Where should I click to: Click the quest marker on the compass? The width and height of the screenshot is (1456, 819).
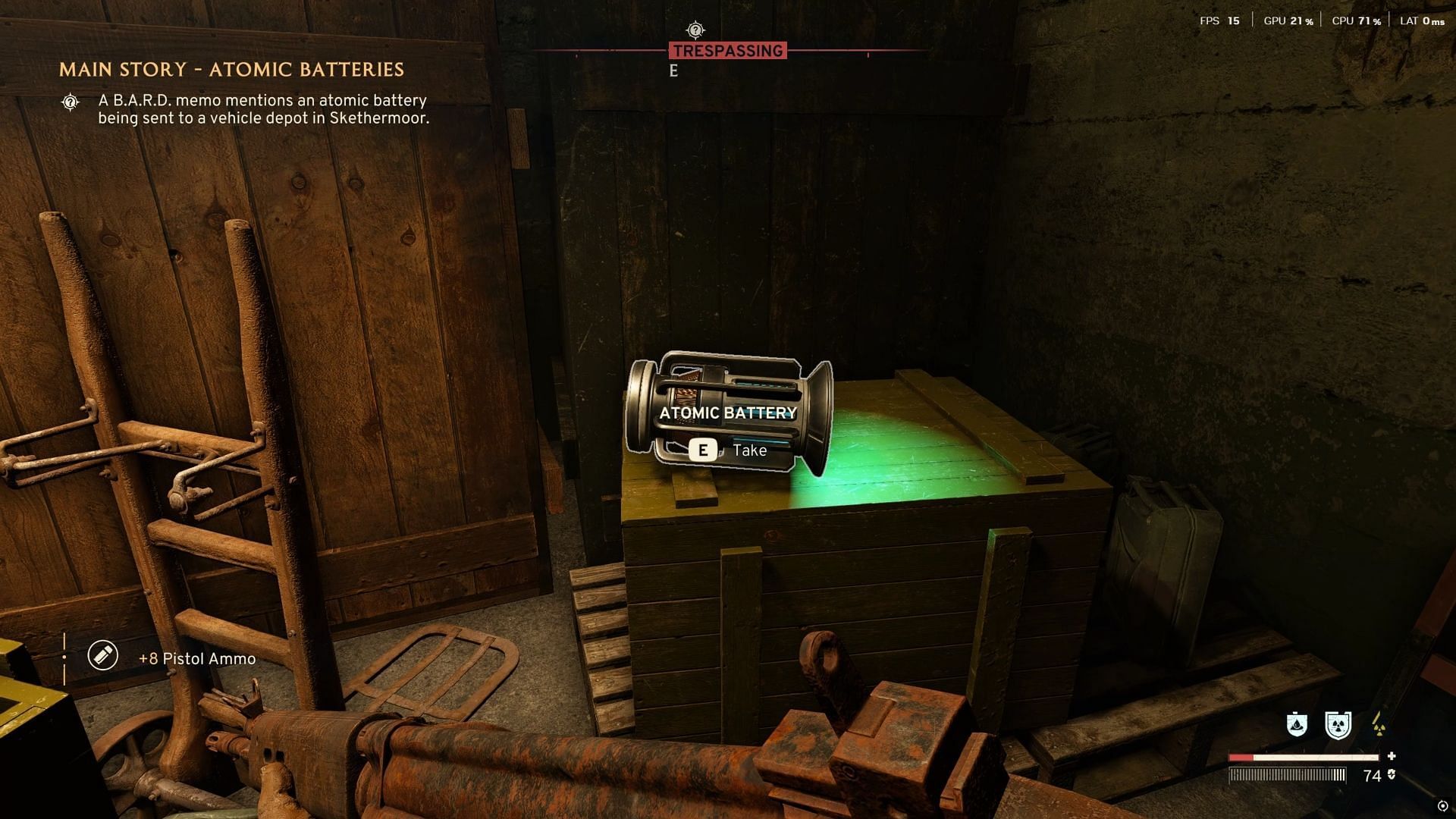695,30
